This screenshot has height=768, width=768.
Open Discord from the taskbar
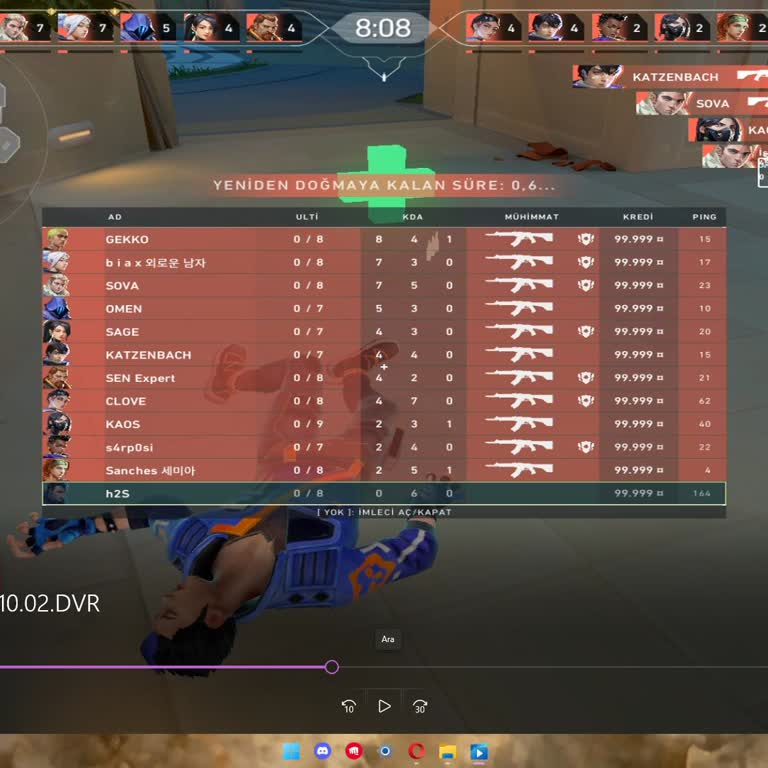(x=322, y=751)
